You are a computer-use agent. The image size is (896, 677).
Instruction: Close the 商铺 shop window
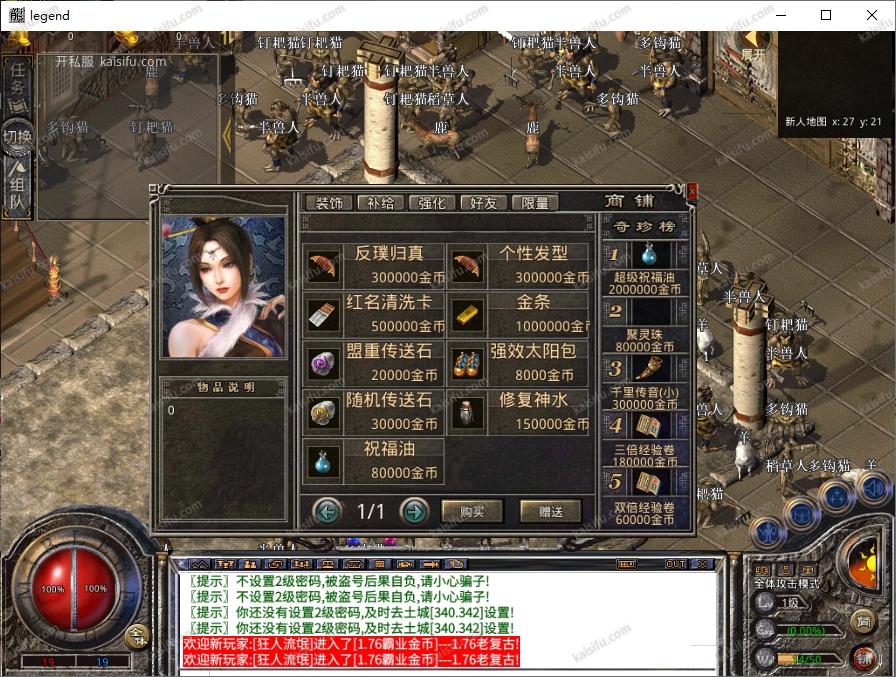click(x=692, y=190)
